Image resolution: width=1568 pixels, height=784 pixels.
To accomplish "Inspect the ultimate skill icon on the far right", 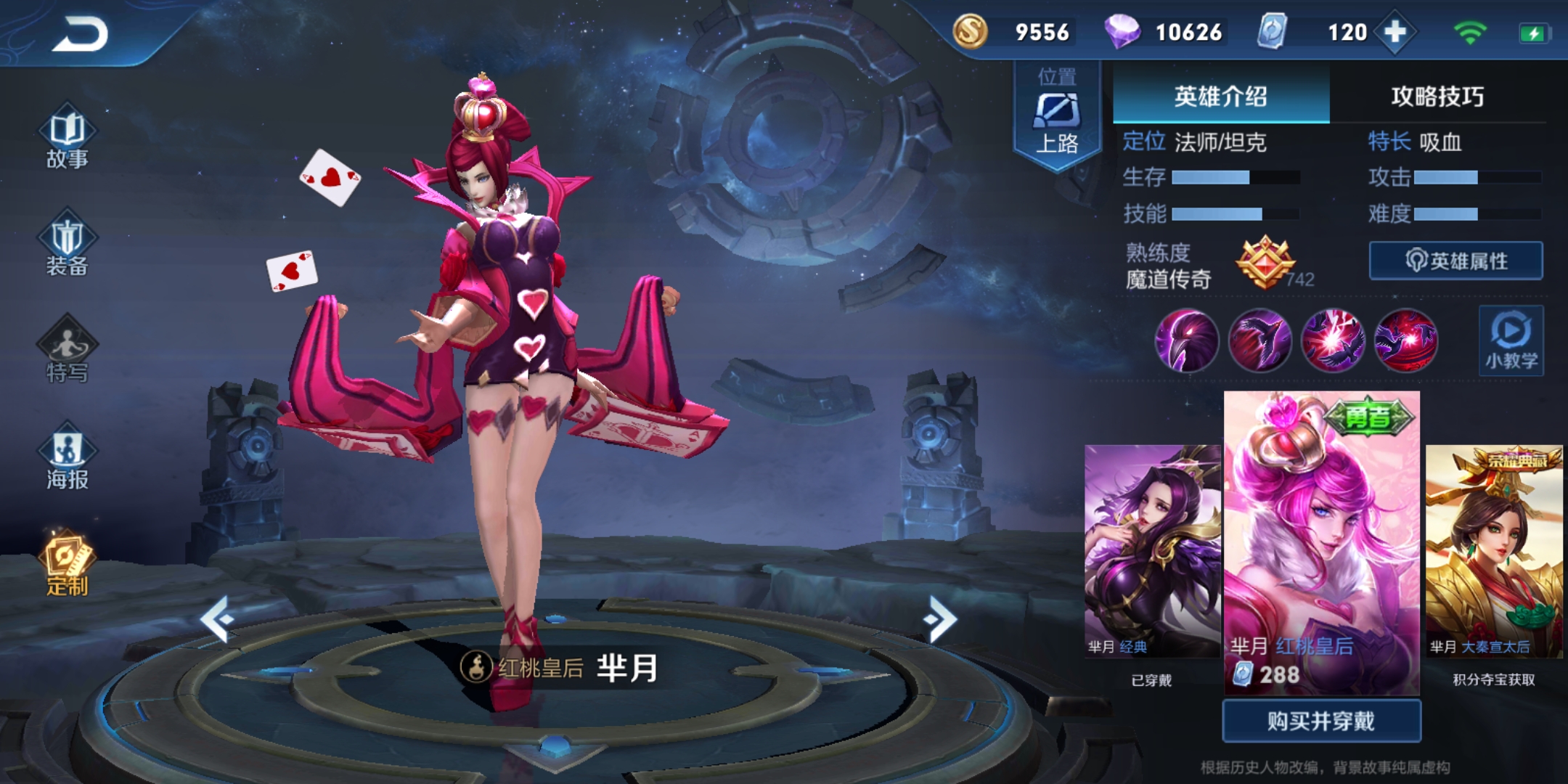I will (x=1407, y=341).
